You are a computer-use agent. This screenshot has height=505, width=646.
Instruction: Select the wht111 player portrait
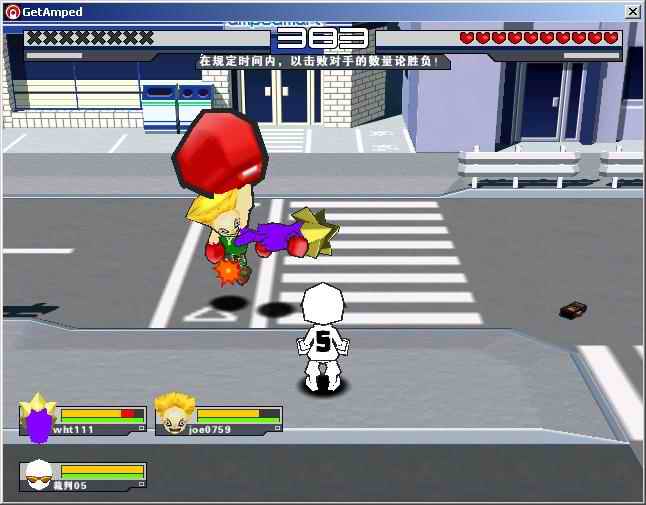38,417
